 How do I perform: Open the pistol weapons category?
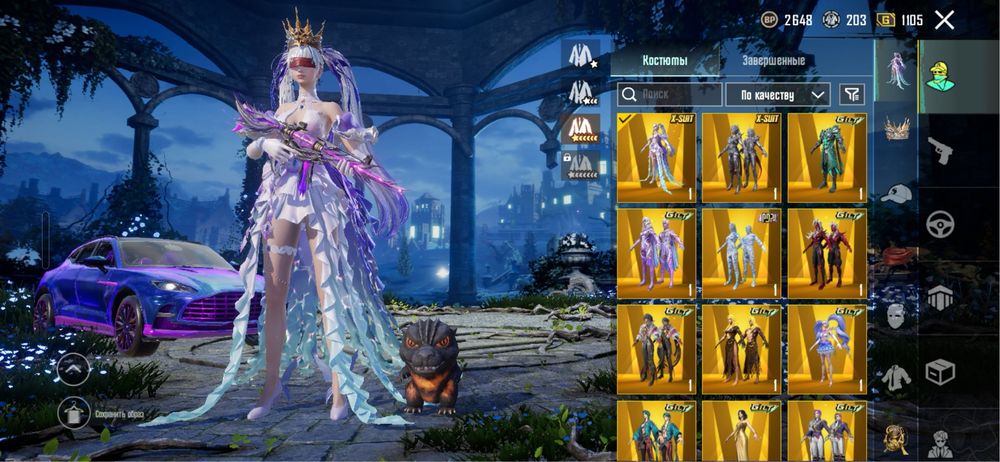click(940, 150)
